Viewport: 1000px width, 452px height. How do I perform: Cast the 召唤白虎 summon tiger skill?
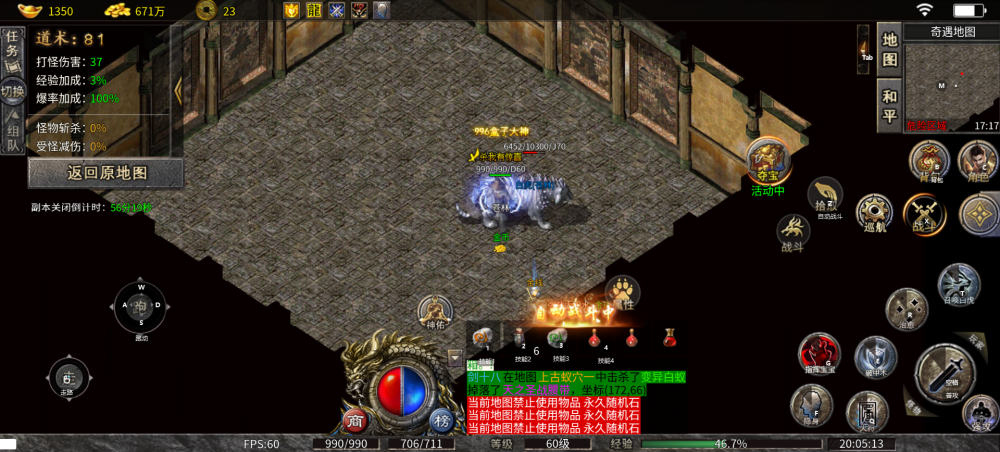coord(957,283)
